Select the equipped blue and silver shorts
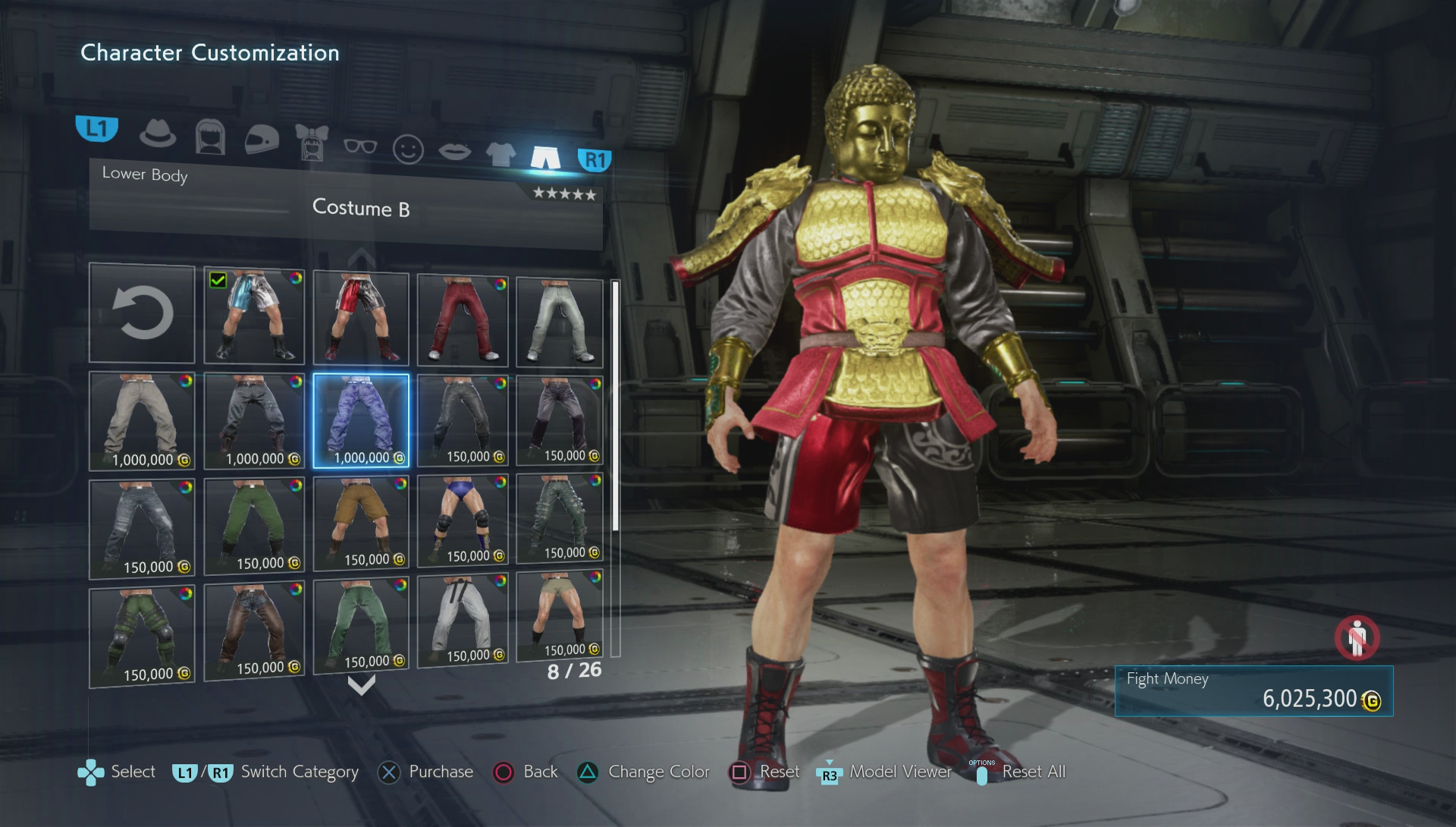The width and height of the screenshot is (1456, 827). [x=254, y=316]
